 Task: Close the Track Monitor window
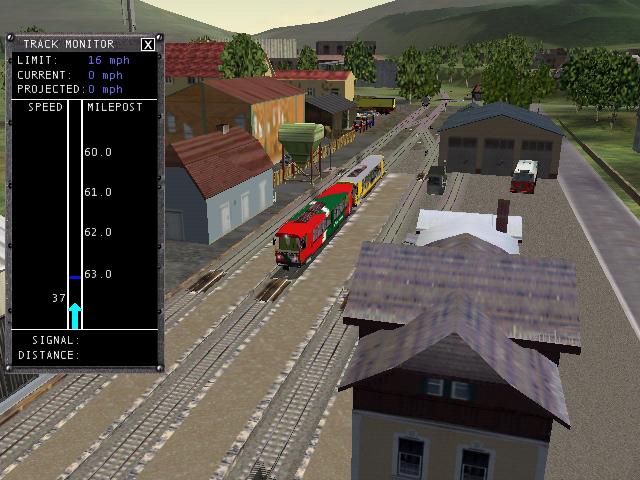(148, 44)
